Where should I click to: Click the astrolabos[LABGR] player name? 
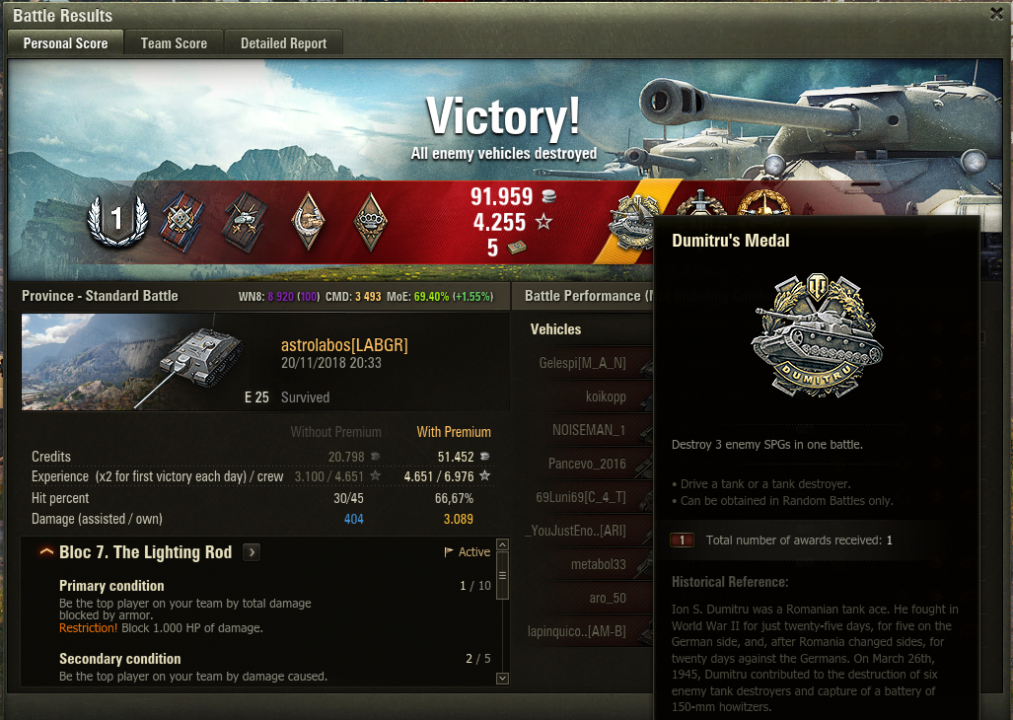click(x=344, y=345)
